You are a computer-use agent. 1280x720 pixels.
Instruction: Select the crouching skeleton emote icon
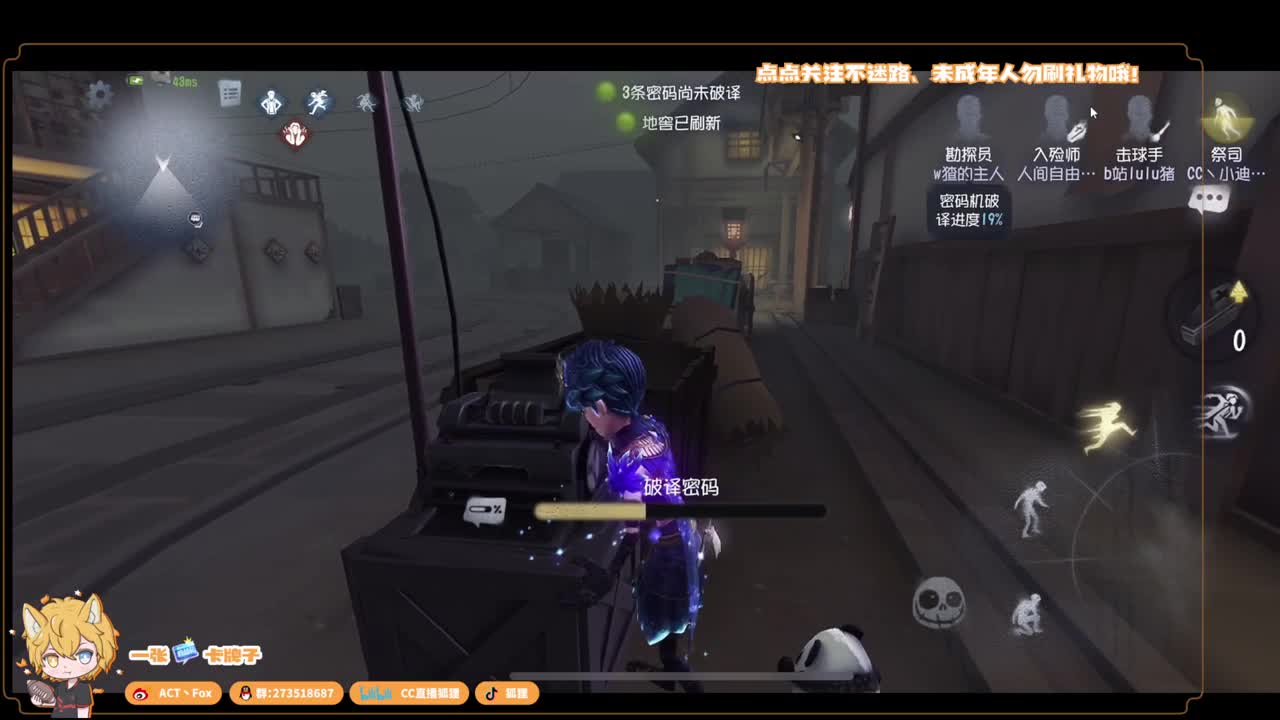click(x=1028, y=613)
